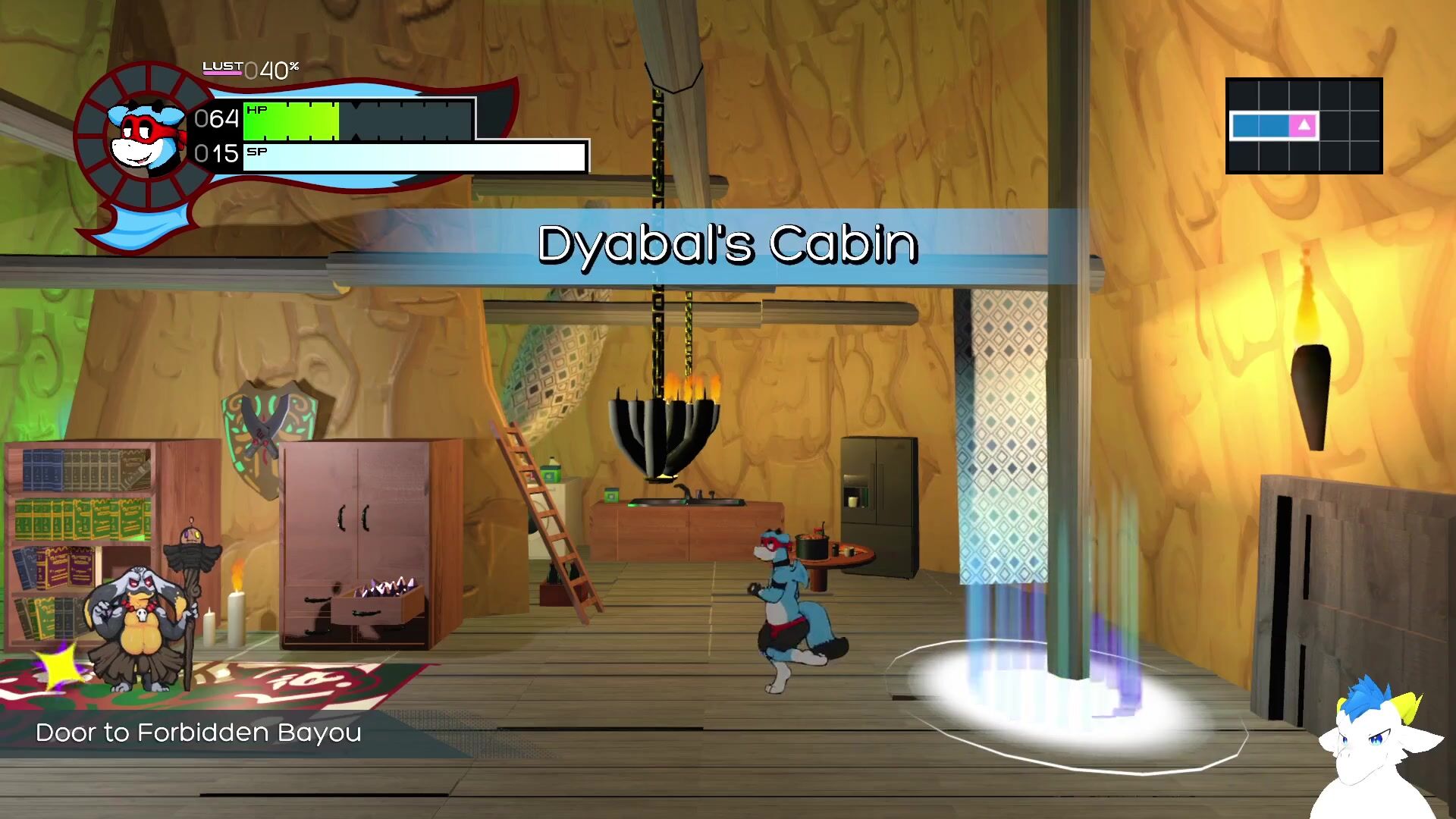Click the masked character portrait

pos(146,136)
